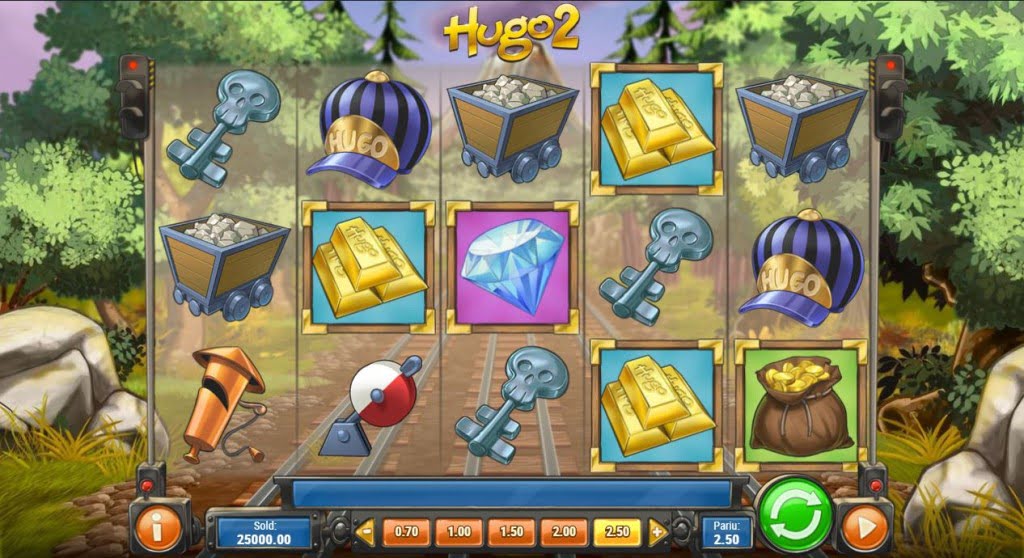Pick the 2.00 bet option

tap(564, 531)
